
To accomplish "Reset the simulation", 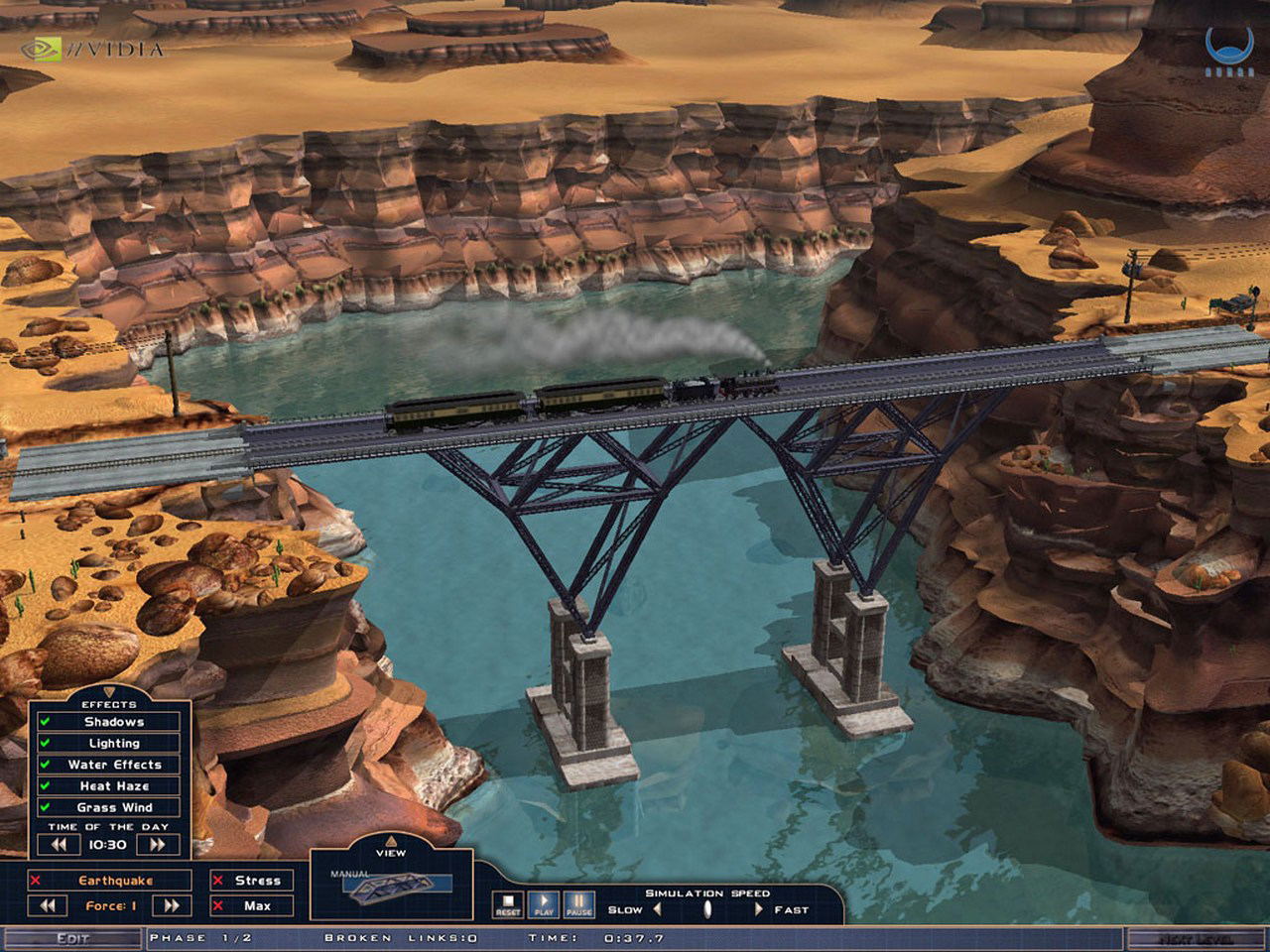I will click(x=508, y=904).
